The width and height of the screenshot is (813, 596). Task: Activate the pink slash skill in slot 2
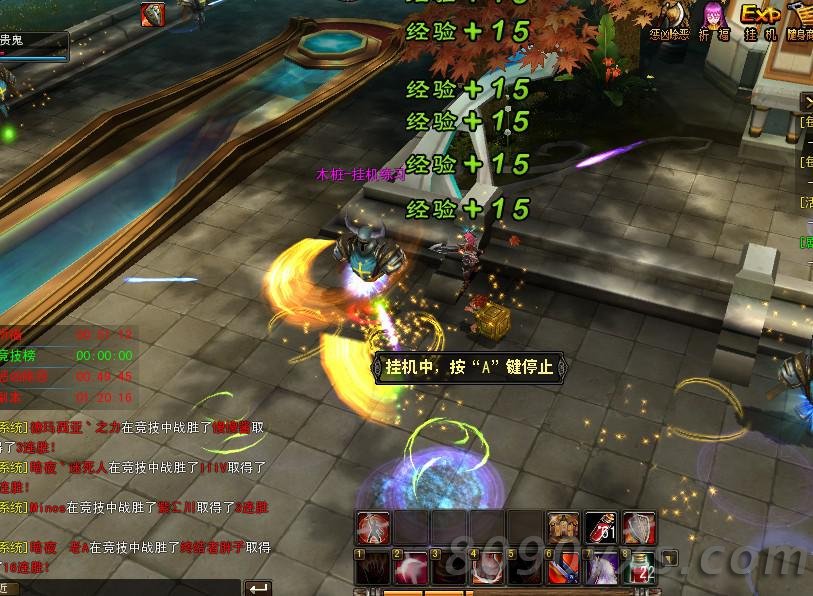point(411,566)
